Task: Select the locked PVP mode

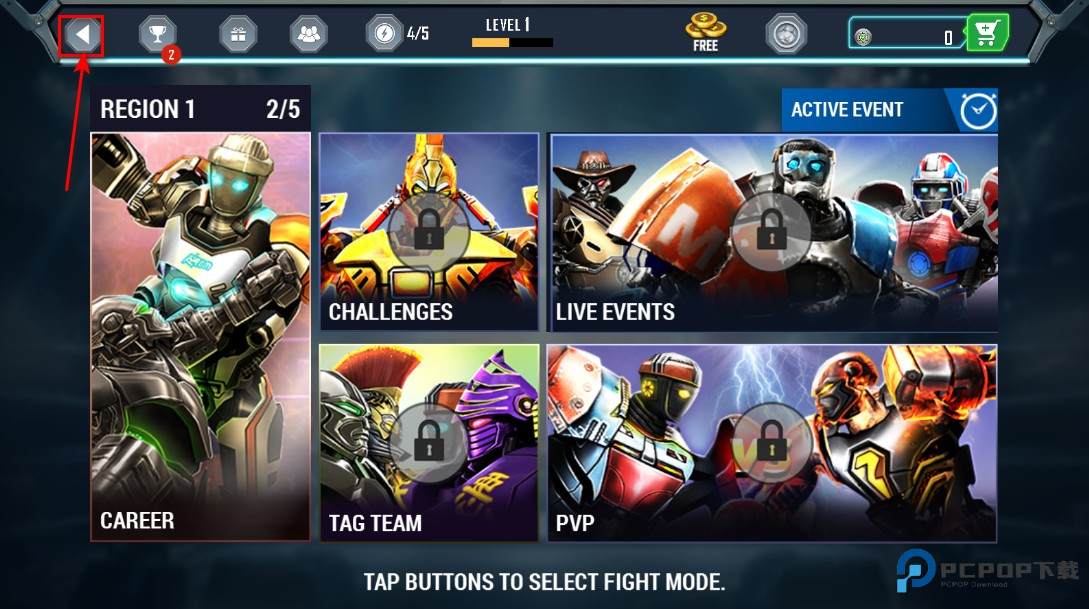Action: (772, 442)
